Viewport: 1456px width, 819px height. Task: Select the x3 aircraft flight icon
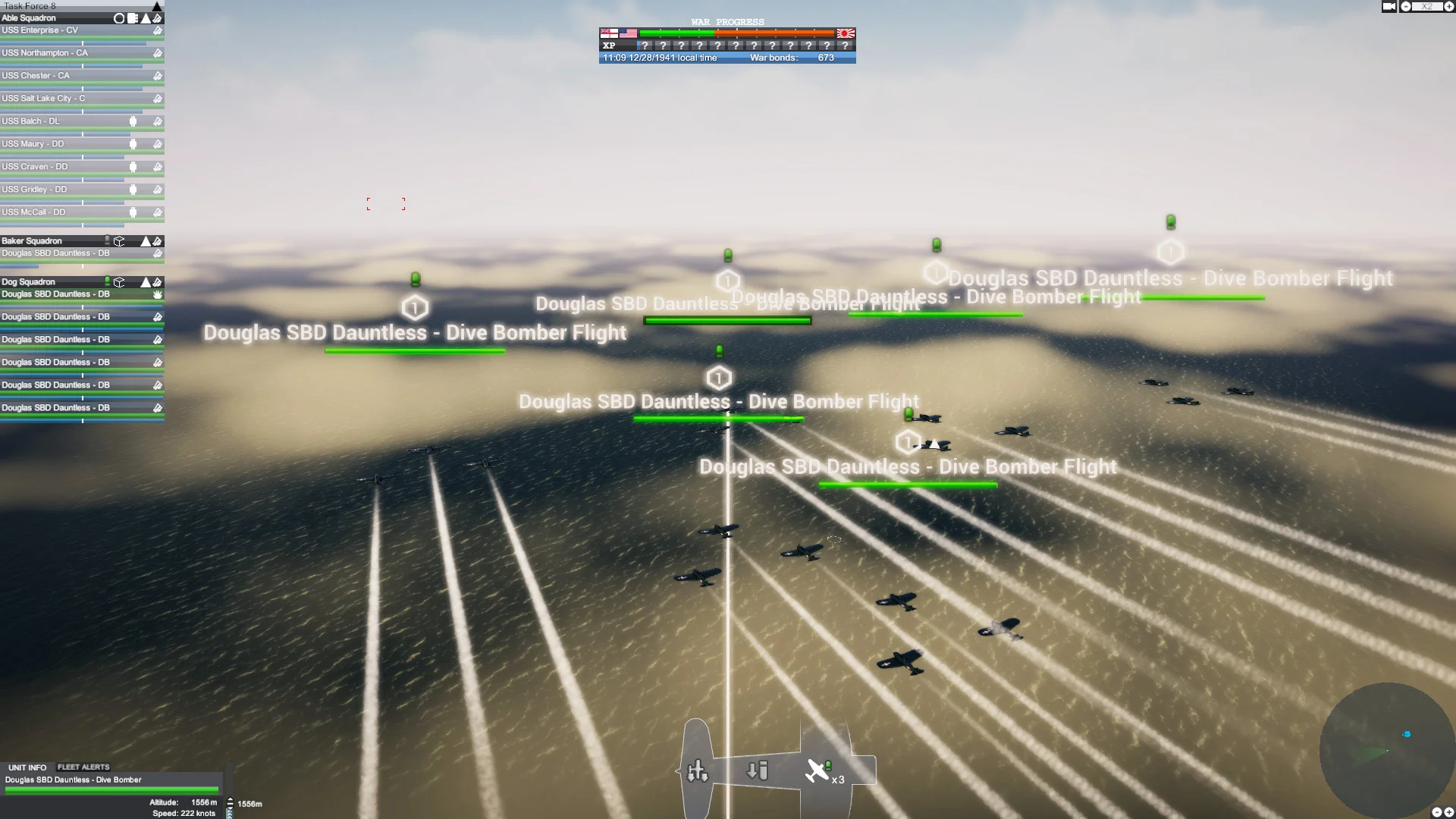819,771
